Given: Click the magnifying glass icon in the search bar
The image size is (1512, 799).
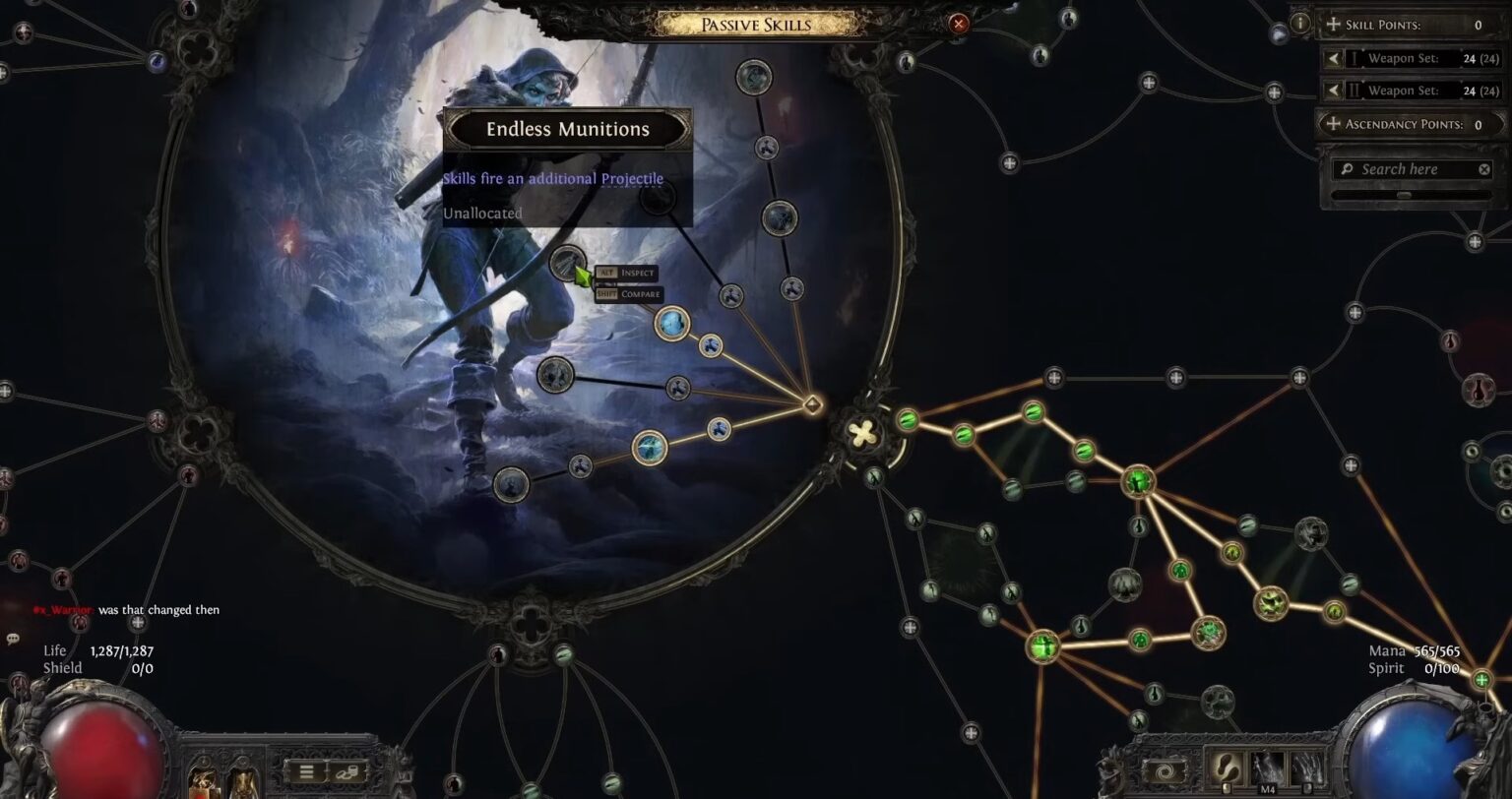Looking at the screenshot, I should tap(1346, 168).
